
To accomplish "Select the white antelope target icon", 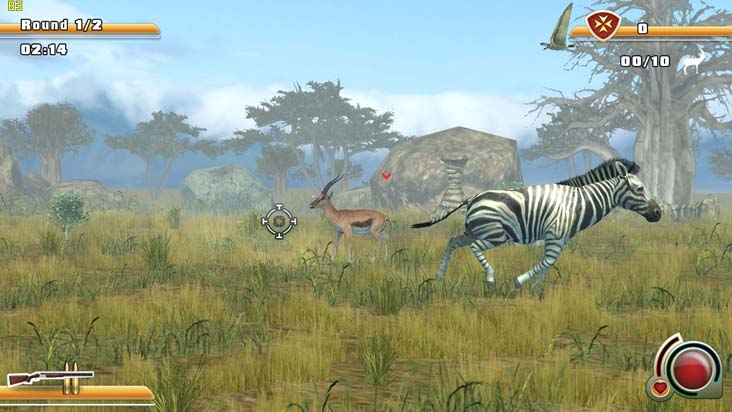I will pos(692,62).
